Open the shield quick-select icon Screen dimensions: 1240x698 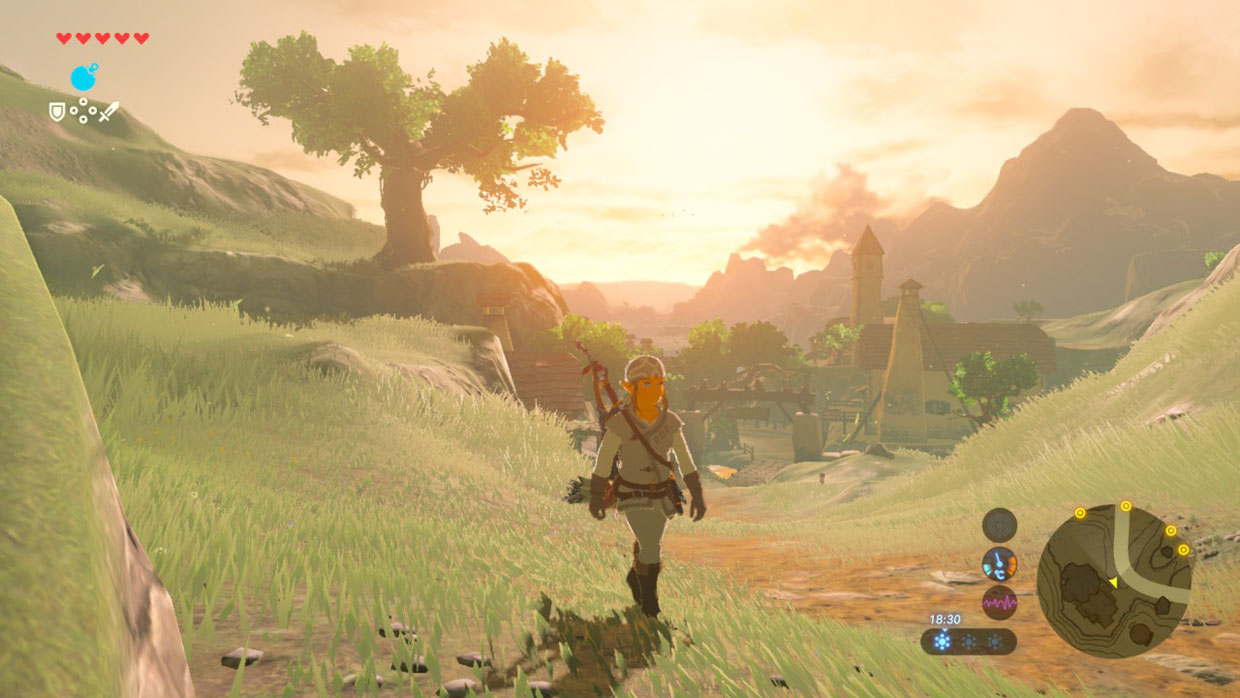point(57,112)
